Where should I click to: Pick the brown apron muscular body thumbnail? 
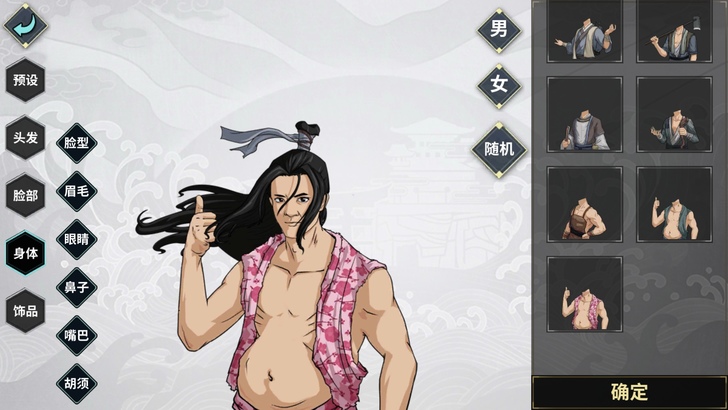pos(584,204)
